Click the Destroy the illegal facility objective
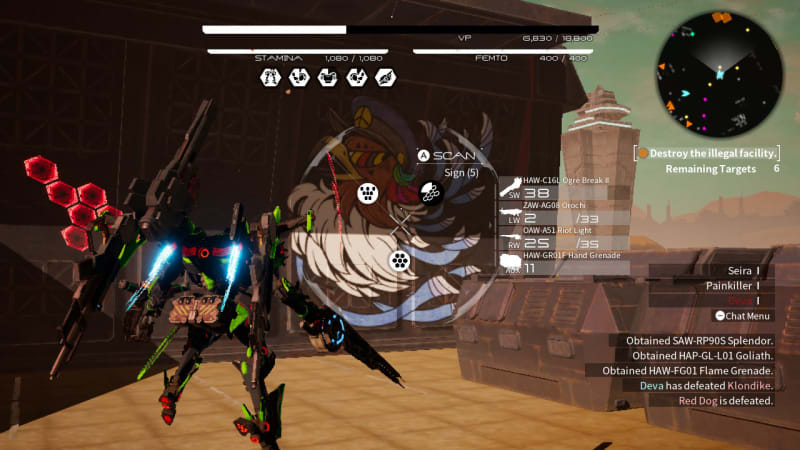 click(708, 153)
